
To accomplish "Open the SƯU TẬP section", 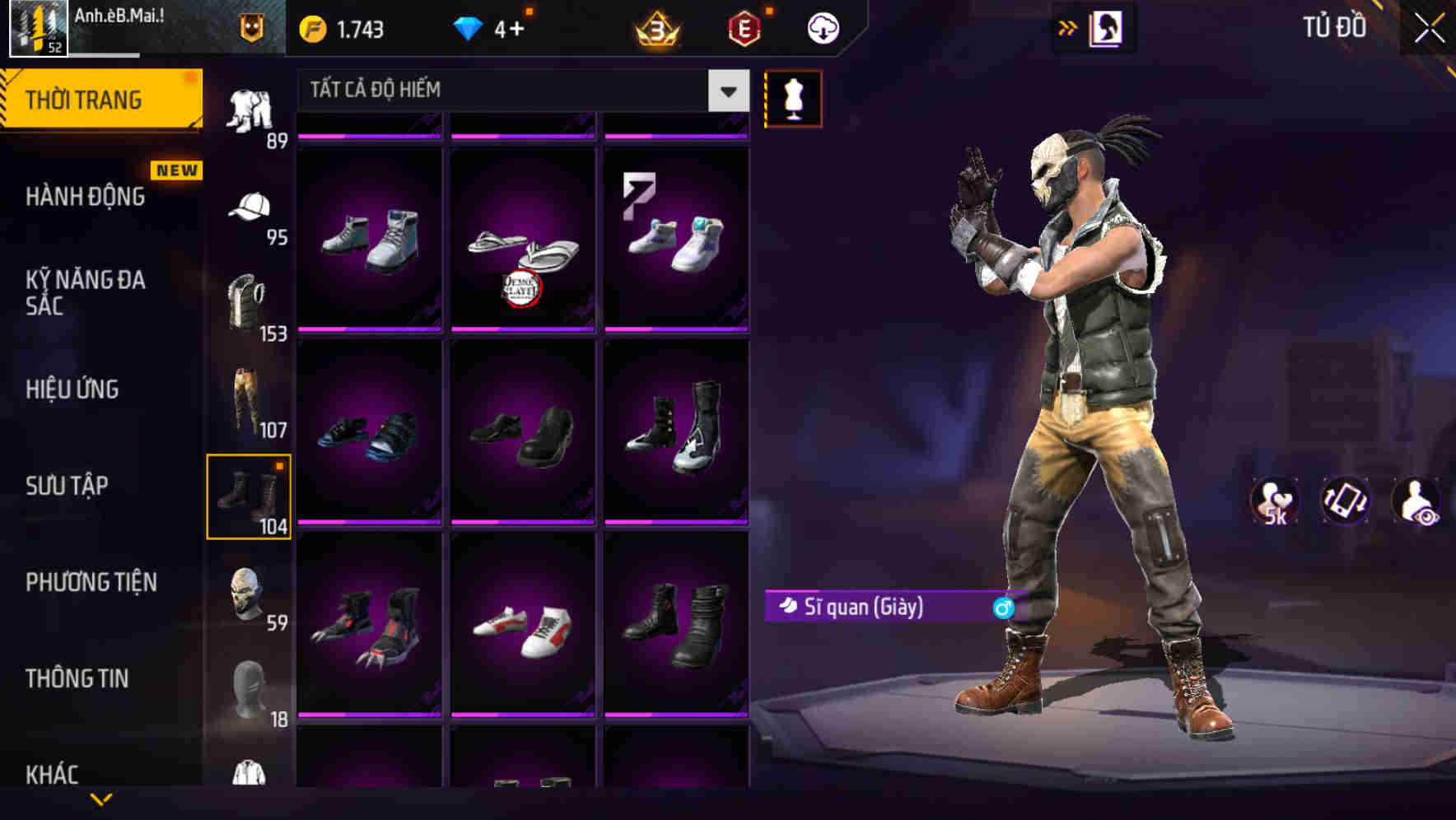I will [x=66, y=486].
